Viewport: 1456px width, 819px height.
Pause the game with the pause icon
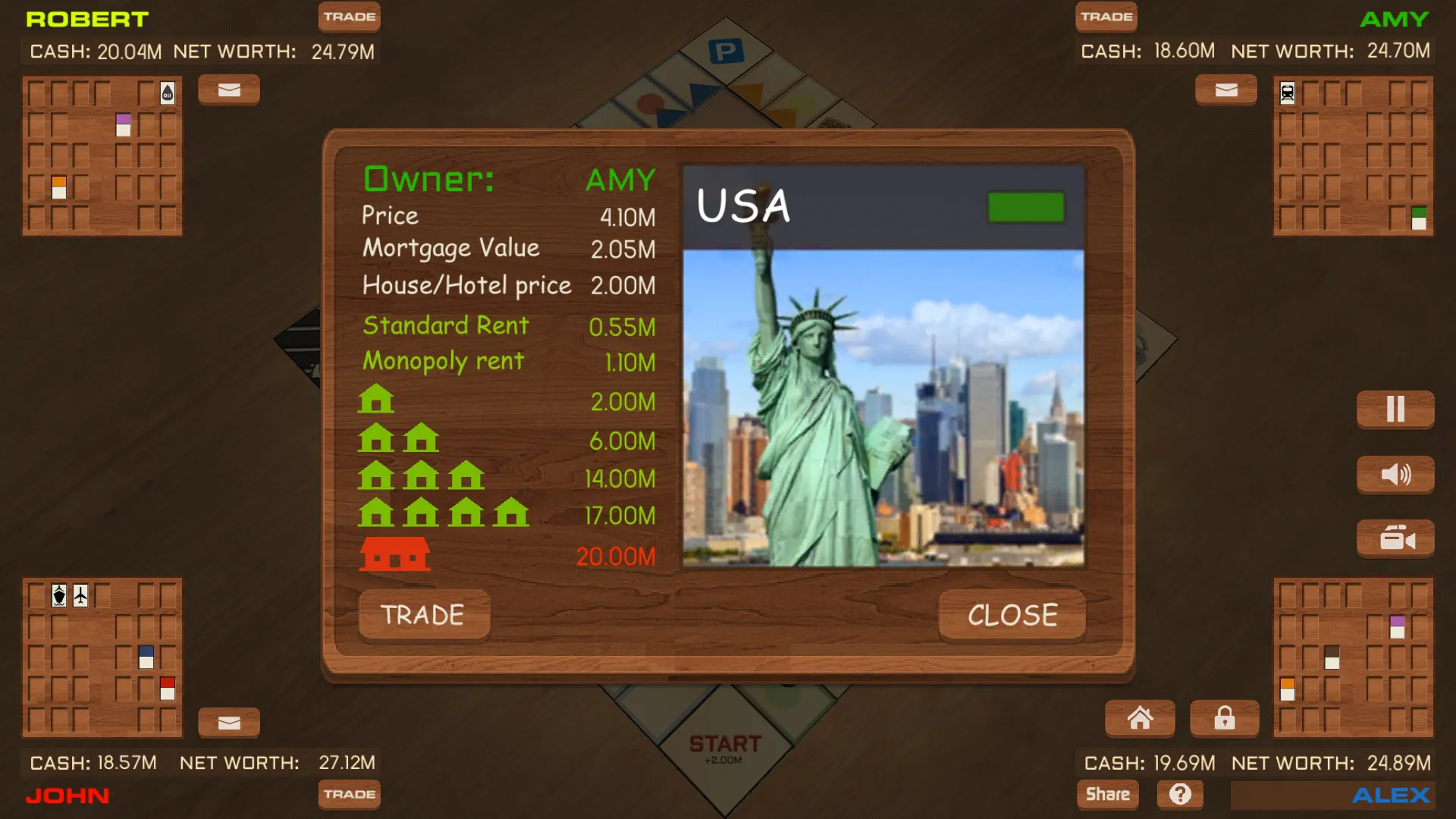[1395, 409]
